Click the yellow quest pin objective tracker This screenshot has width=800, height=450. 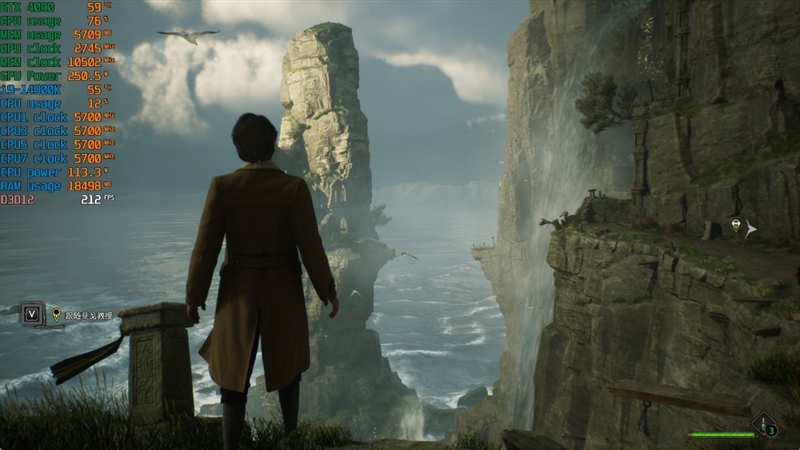56,314
